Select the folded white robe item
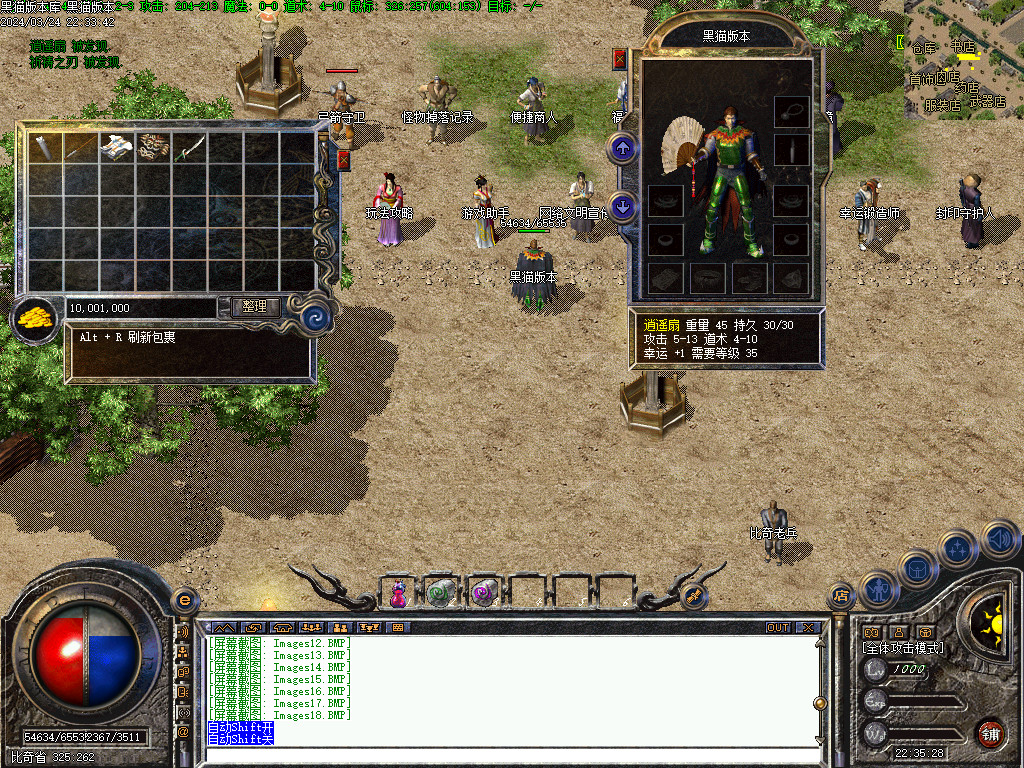Screen dimensions: 1024x768 [117, 148]
